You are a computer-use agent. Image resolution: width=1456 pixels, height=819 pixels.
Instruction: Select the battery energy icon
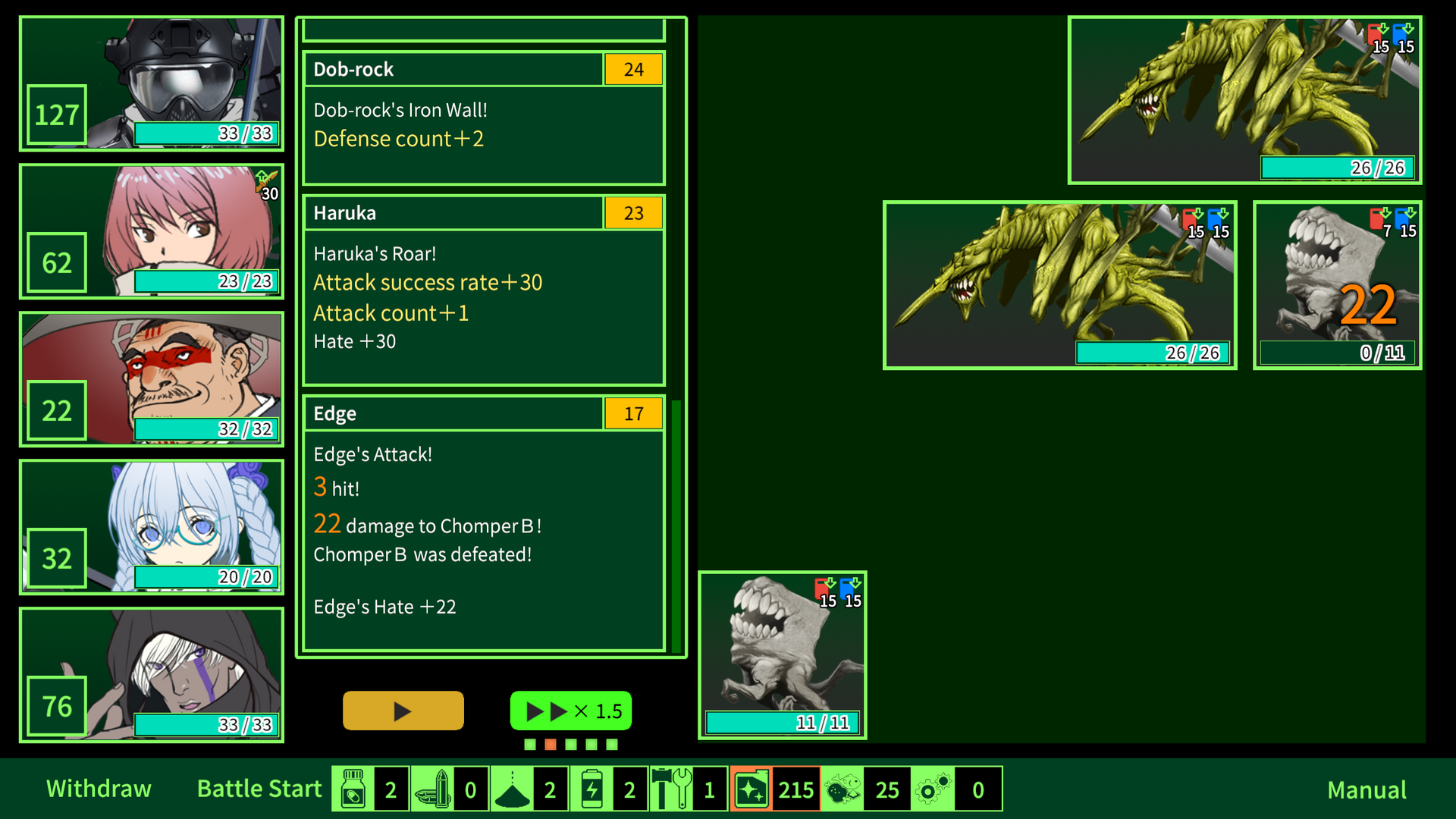(592, 789)
